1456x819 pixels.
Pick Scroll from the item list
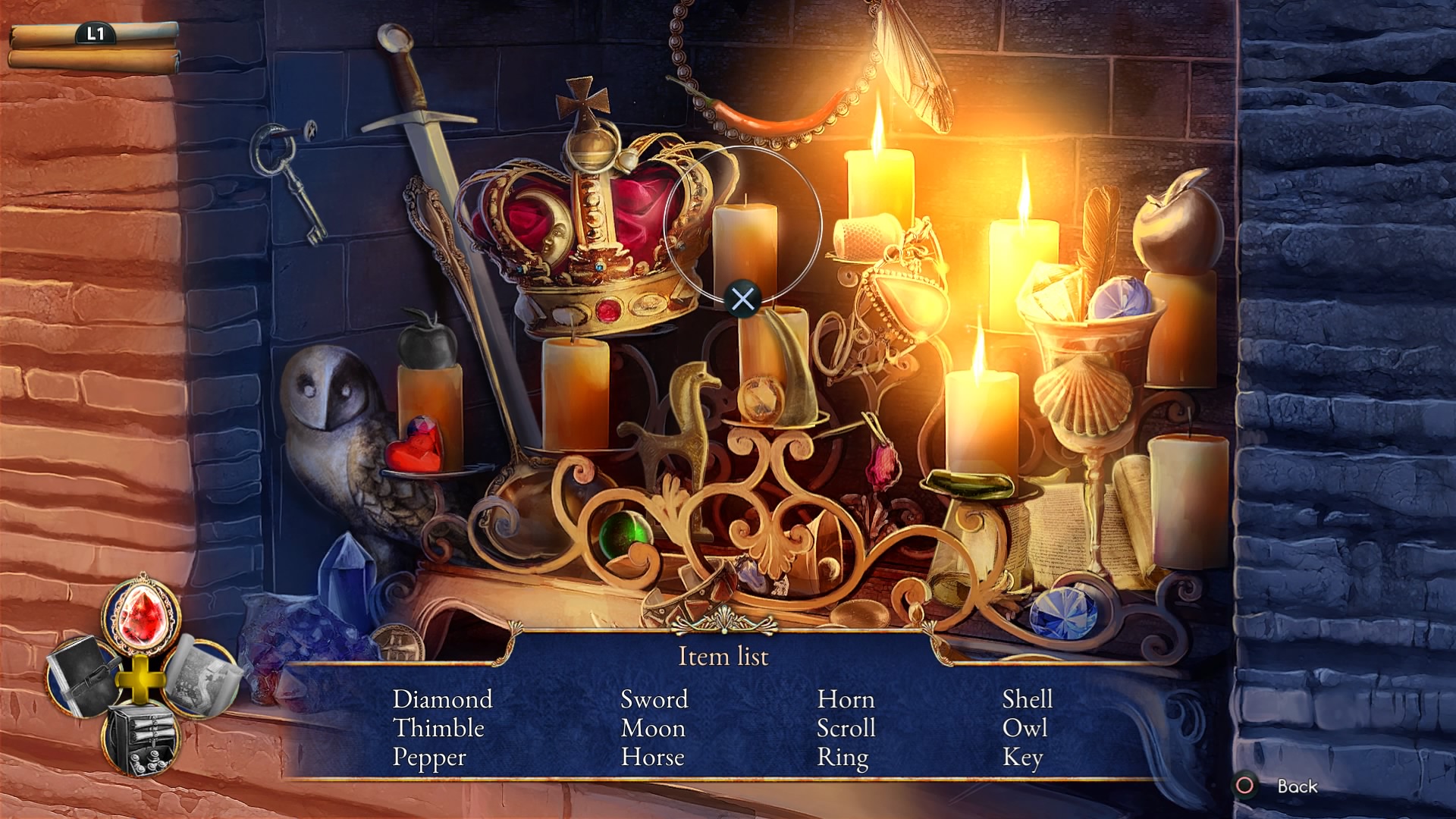point(846,728)
